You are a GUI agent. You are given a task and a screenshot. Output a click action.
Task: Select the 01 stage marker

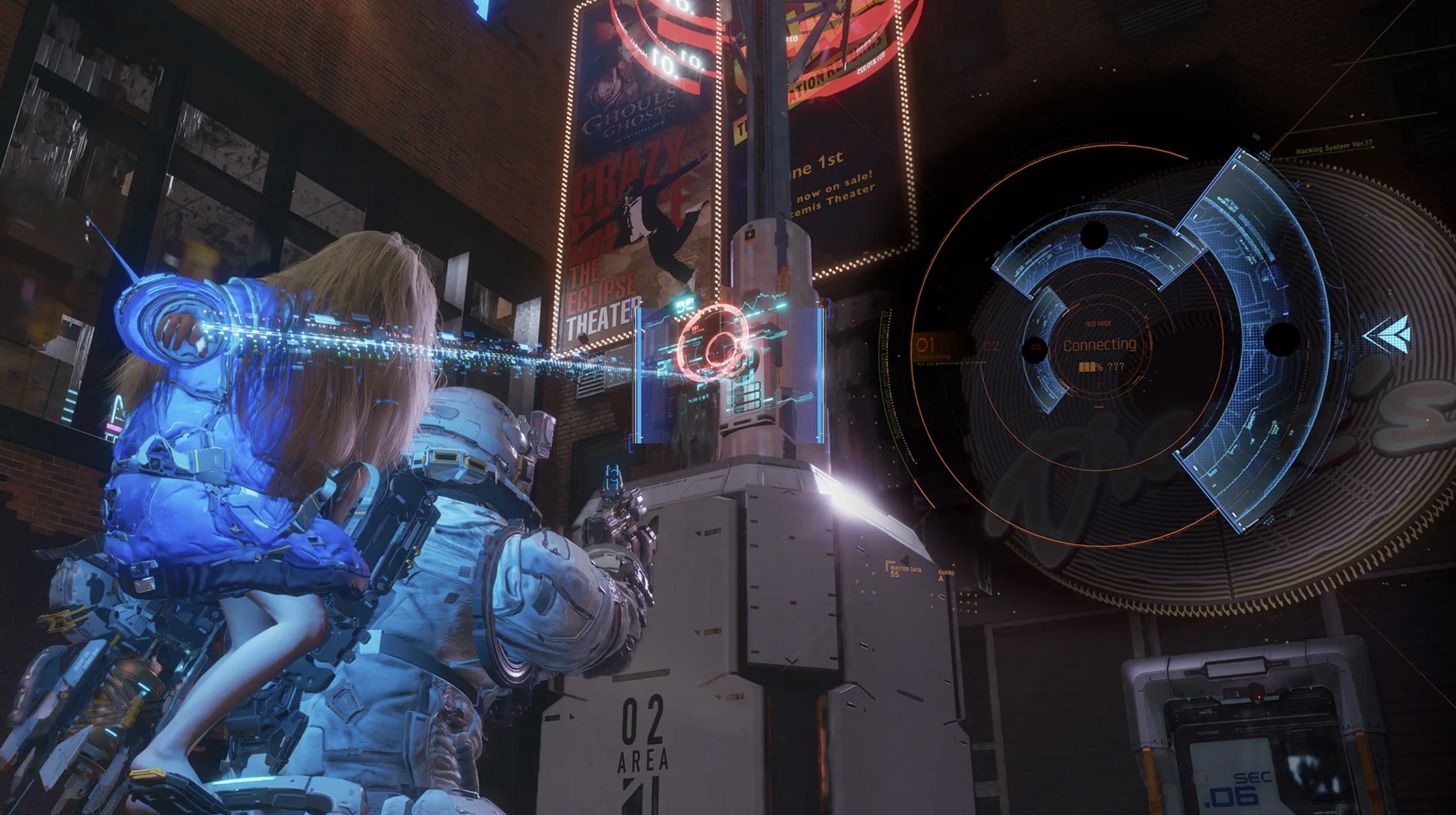pyautogui.click(x=926, y=344)
